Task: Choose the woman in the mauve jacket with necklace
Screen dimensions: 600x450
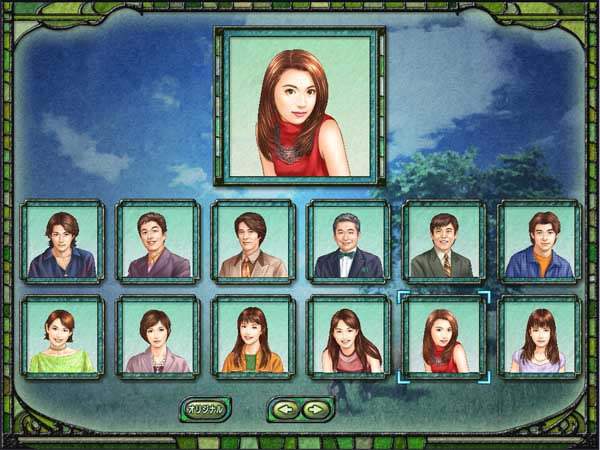Action: click(x=157, y=337)
